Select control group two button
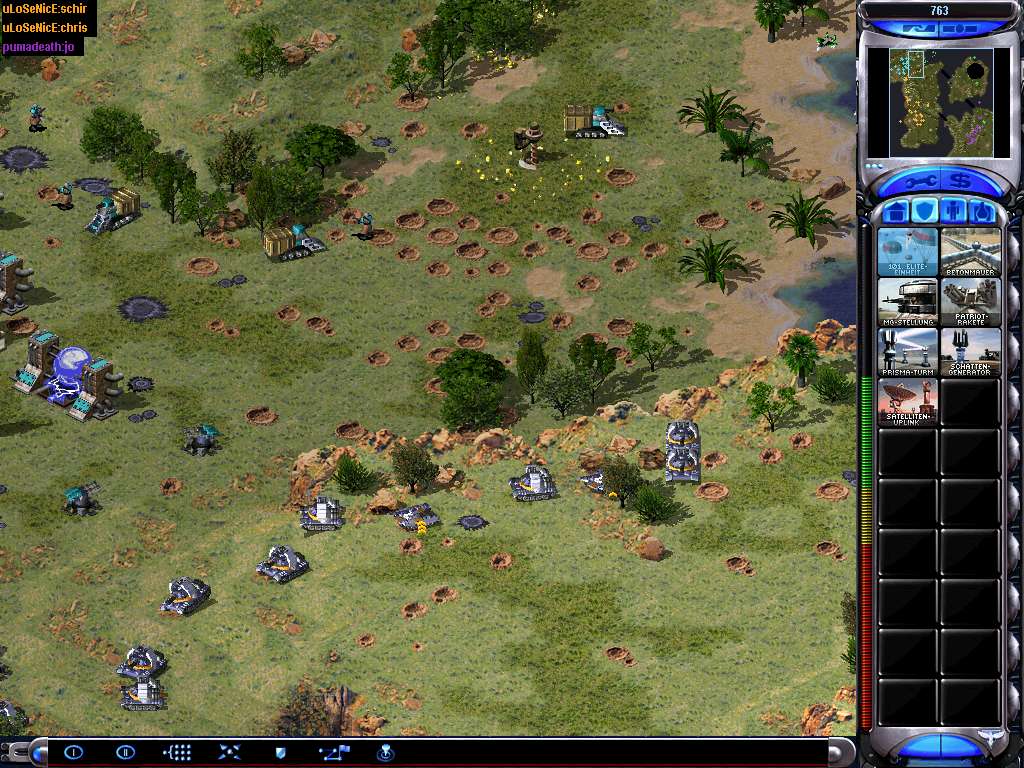This screenshot has width=1024, height=768. click(125, 752)
